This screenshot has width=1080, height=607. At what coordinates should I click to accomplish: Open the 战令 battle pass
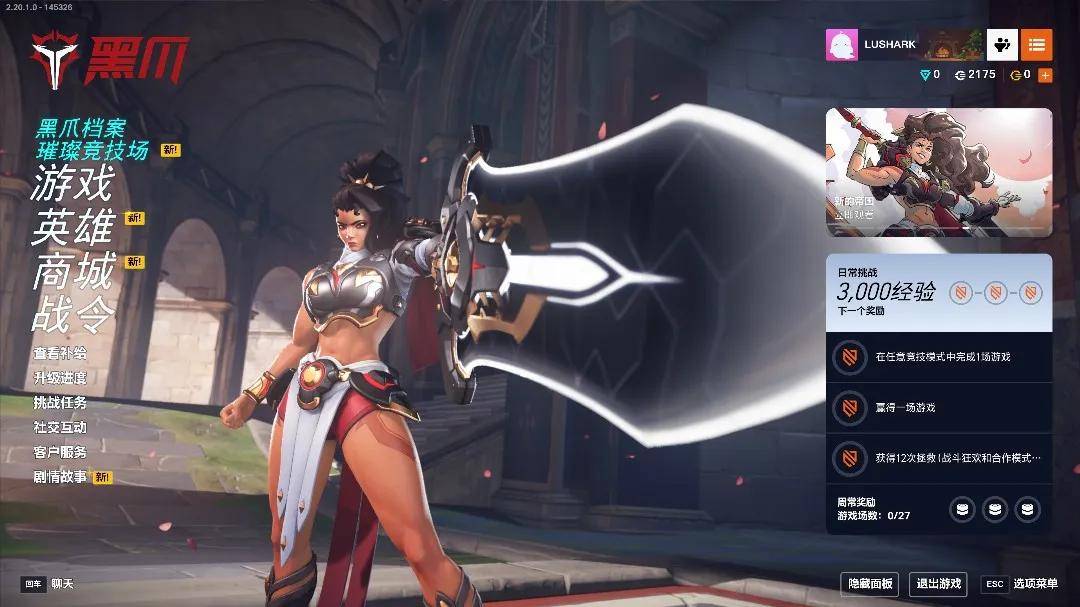(73, 314)
